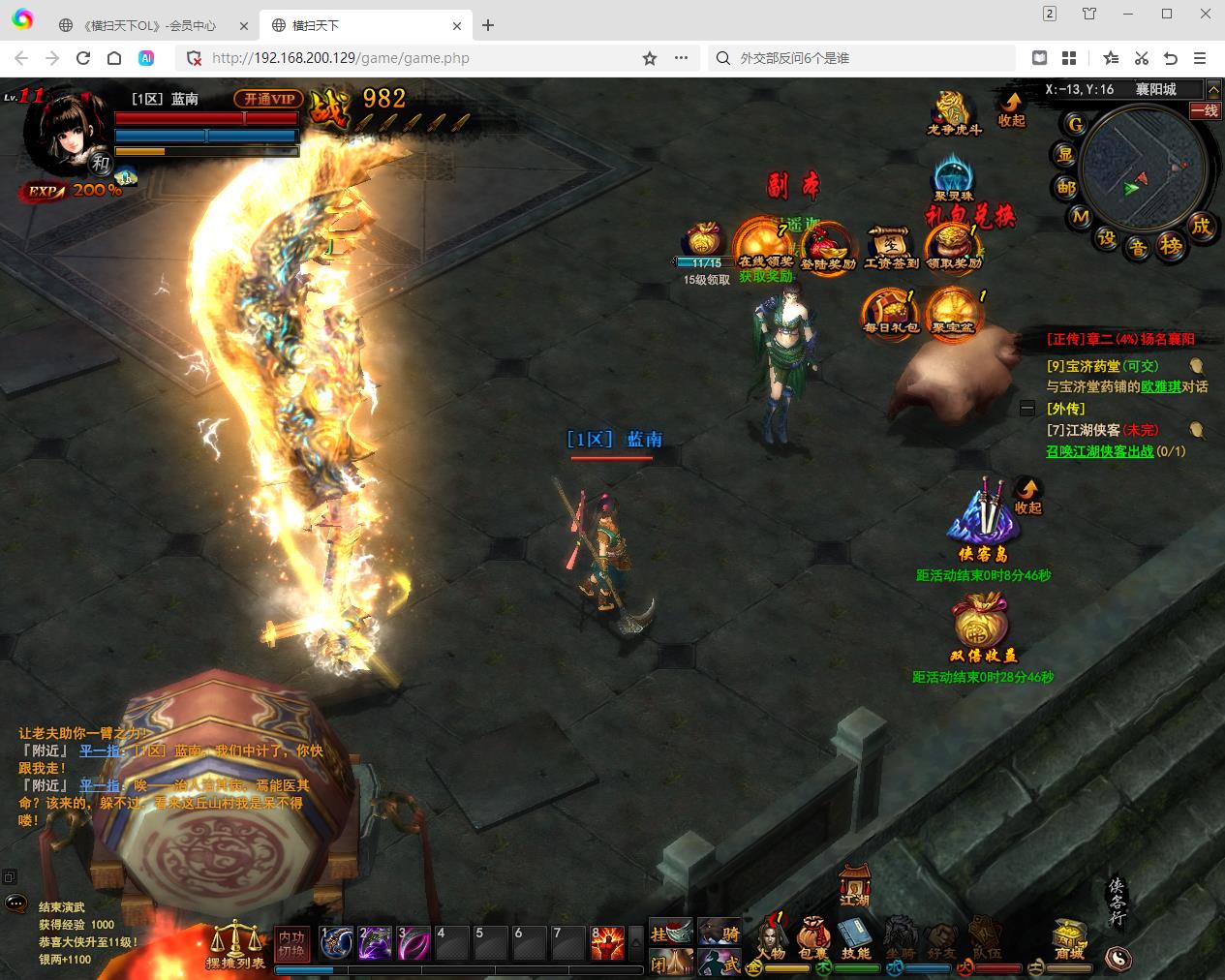Open settings via the 设 button
Viewport: 1225px width, 980px height.
(1106, 238)
